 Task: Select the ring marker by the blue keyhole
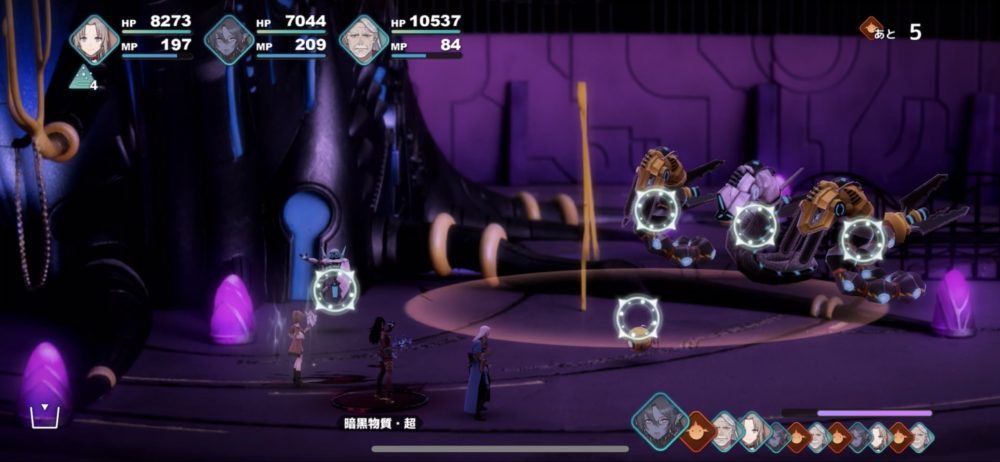(335, 290)
